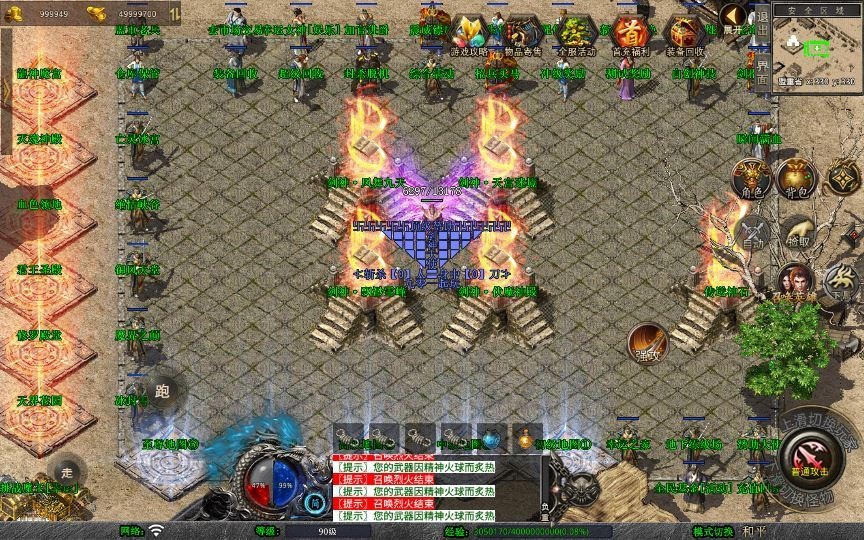
Task: Click the 退出 exit tab
Action: pyautogui.click(x=762, y=30)
